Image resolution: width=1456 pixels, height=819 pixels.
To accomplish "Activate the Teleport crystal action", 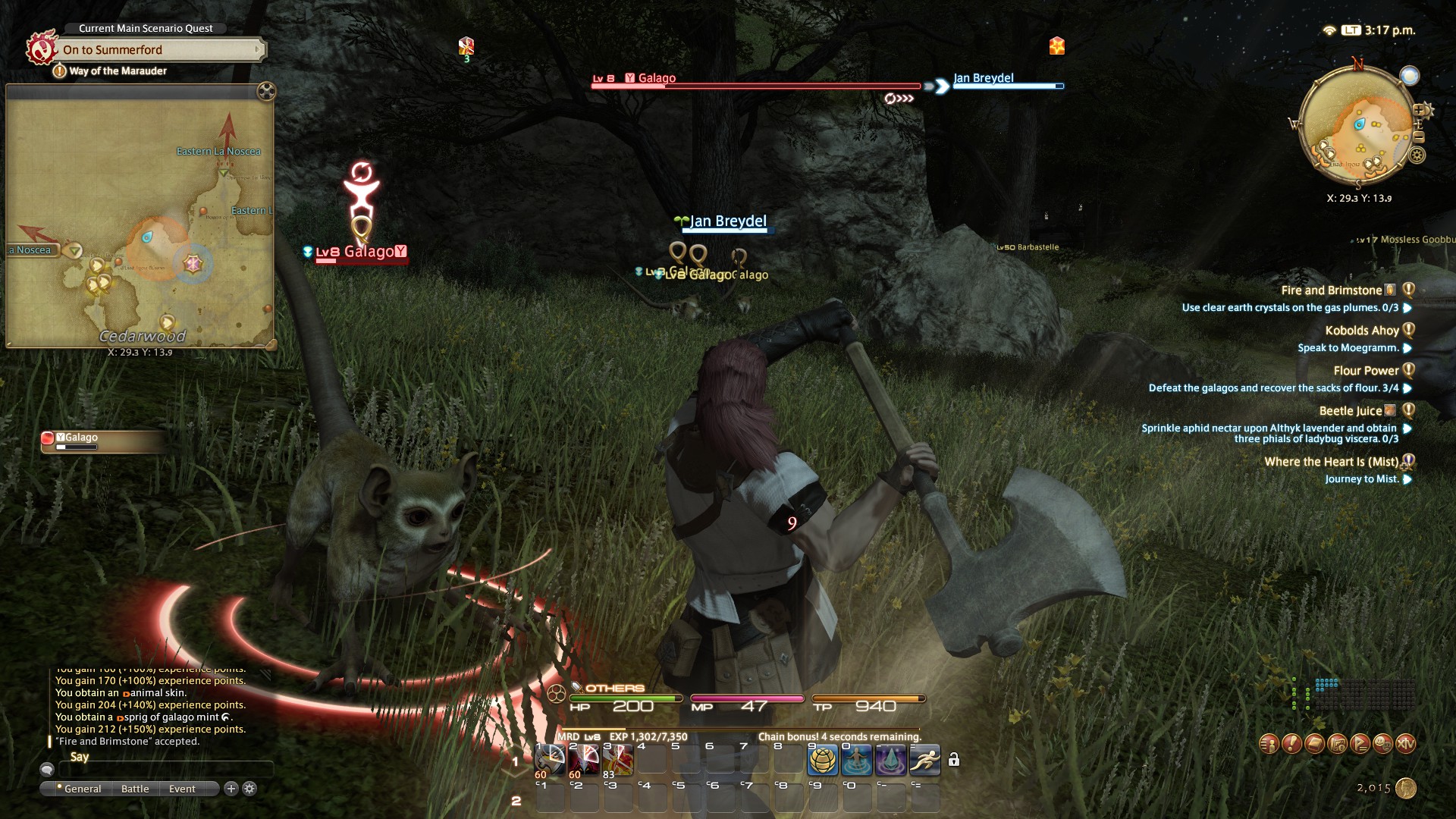I will [891, 760].
